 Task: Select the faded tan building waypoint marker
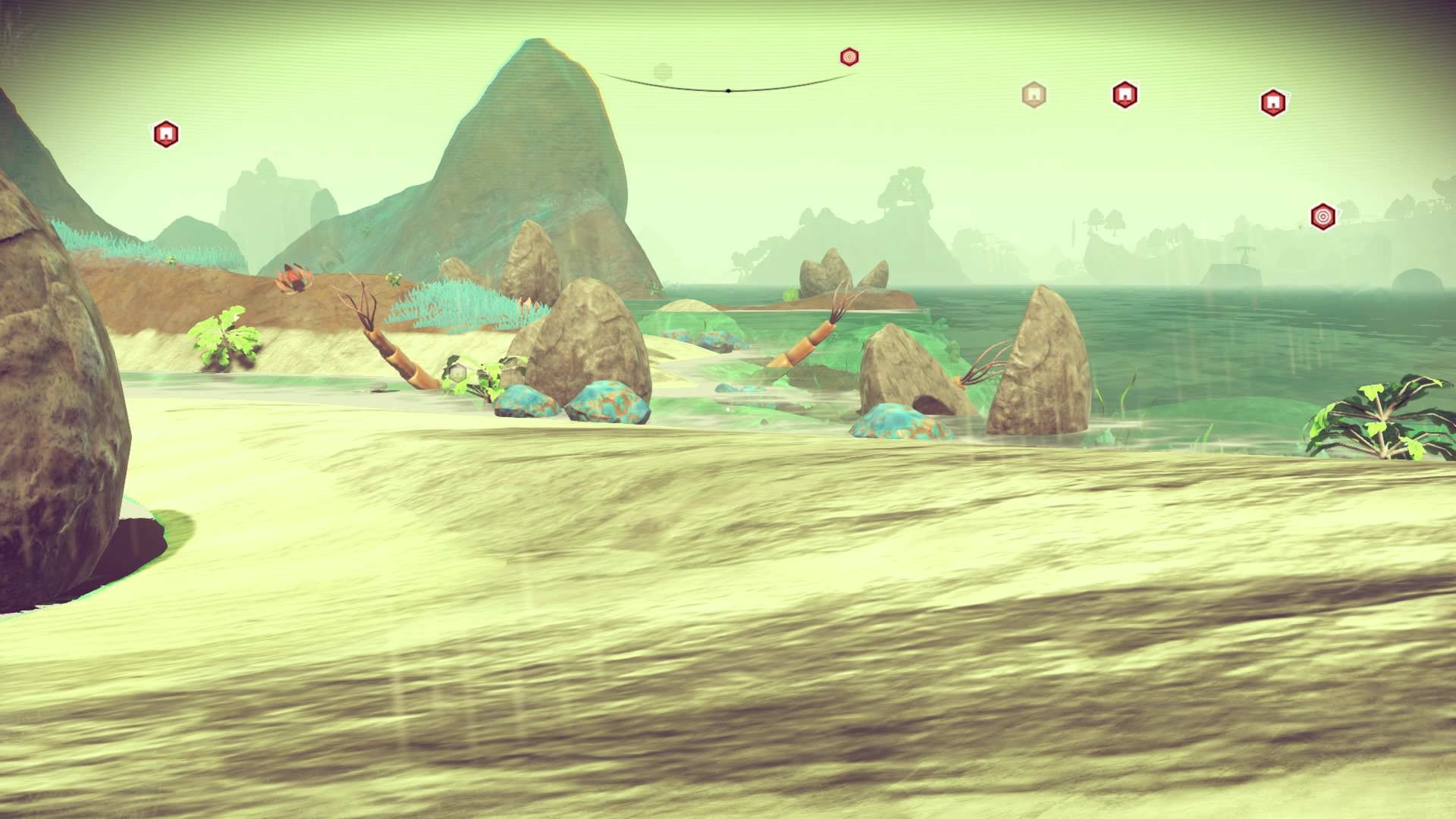tap(1033, 95)
